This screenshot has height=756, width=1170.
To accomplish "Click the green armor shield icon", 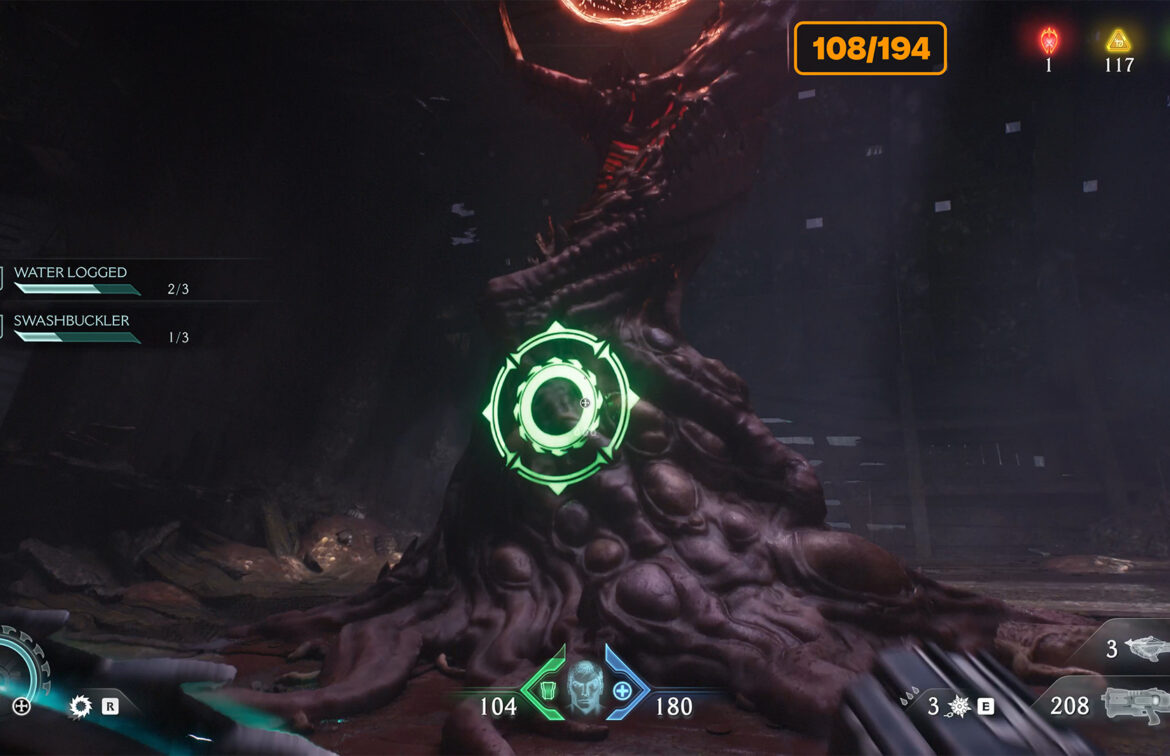I will pyautogui.click(x=546, y=690).
